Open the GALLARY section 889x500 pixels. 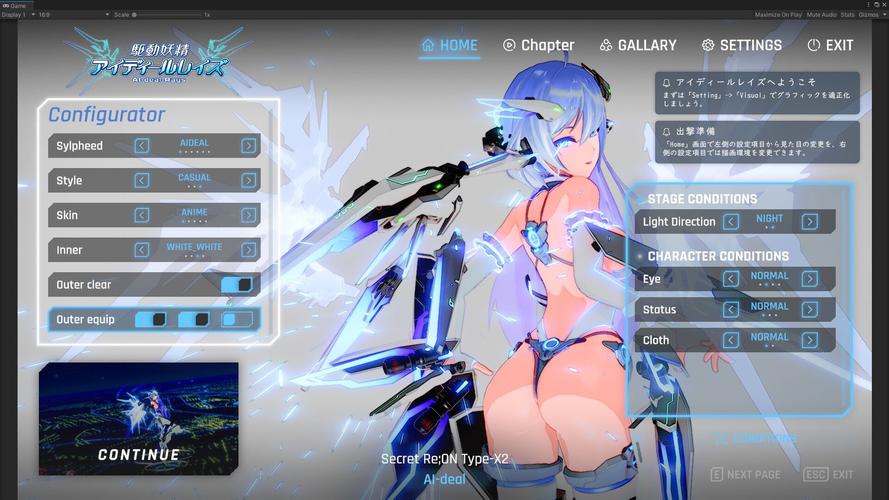point(638,45)
